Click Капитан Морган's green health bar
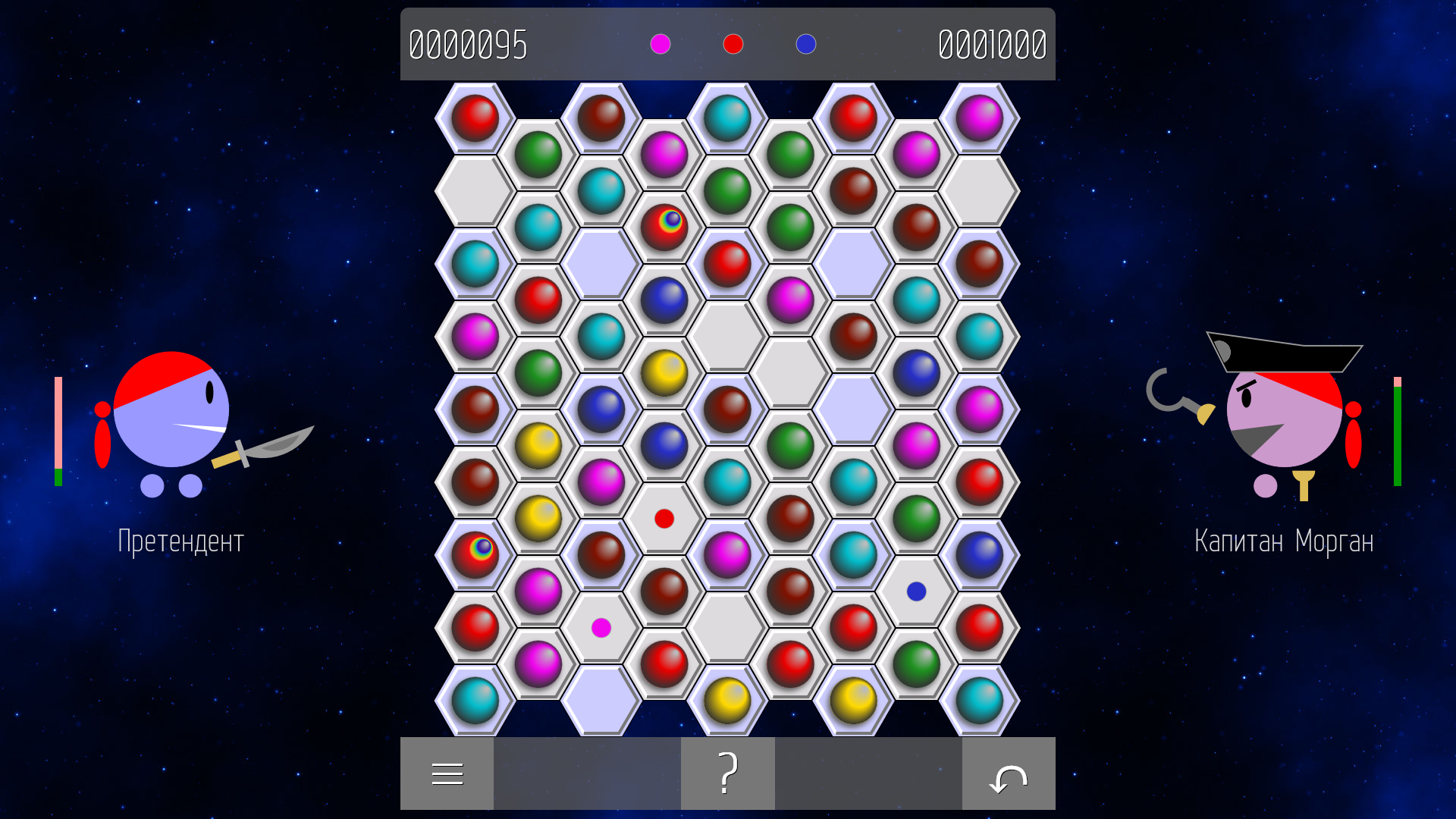Screen dimensions: 1456x819 point(1398,436)
